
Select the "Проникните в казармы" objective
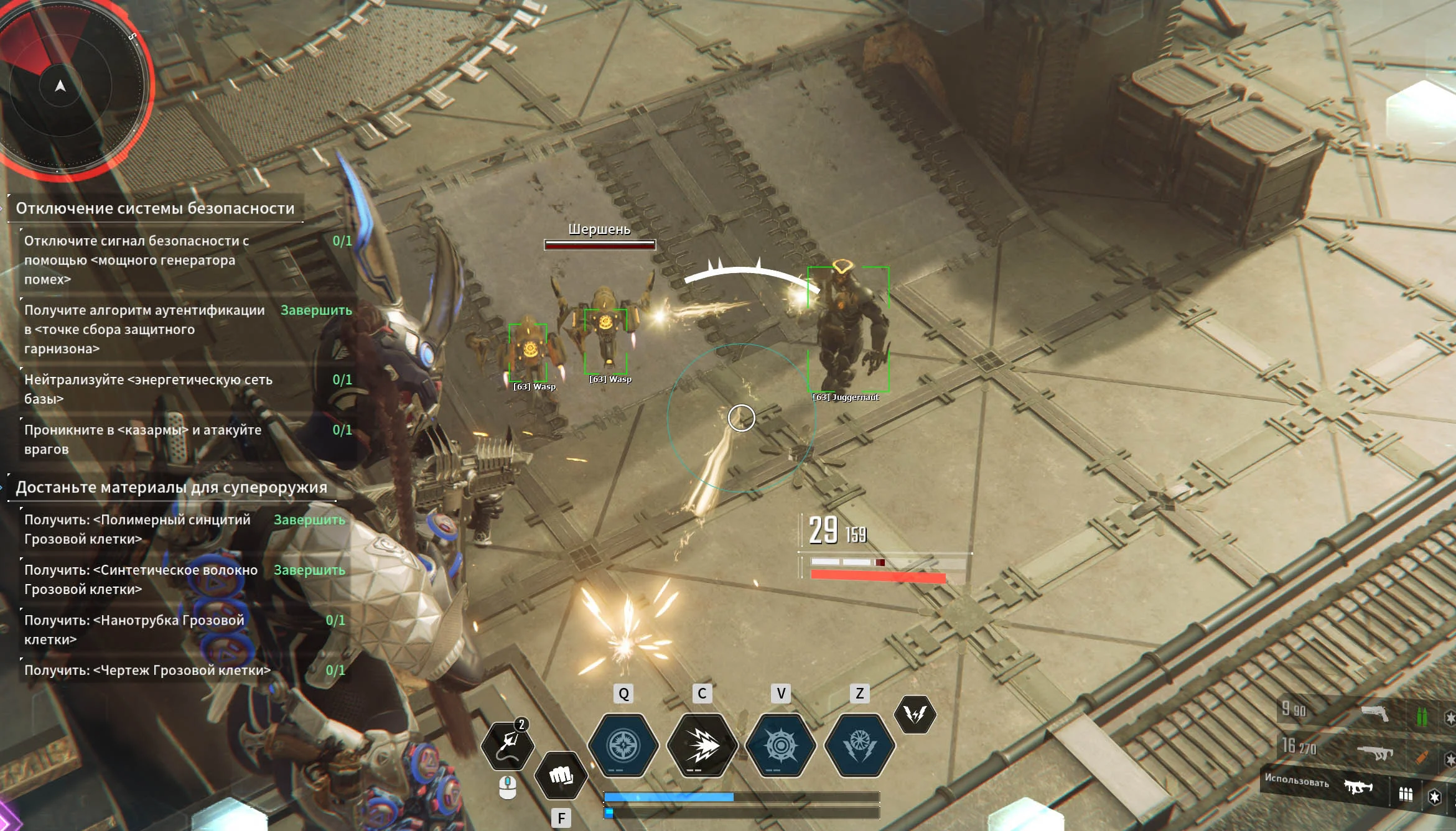pos(142,439)
